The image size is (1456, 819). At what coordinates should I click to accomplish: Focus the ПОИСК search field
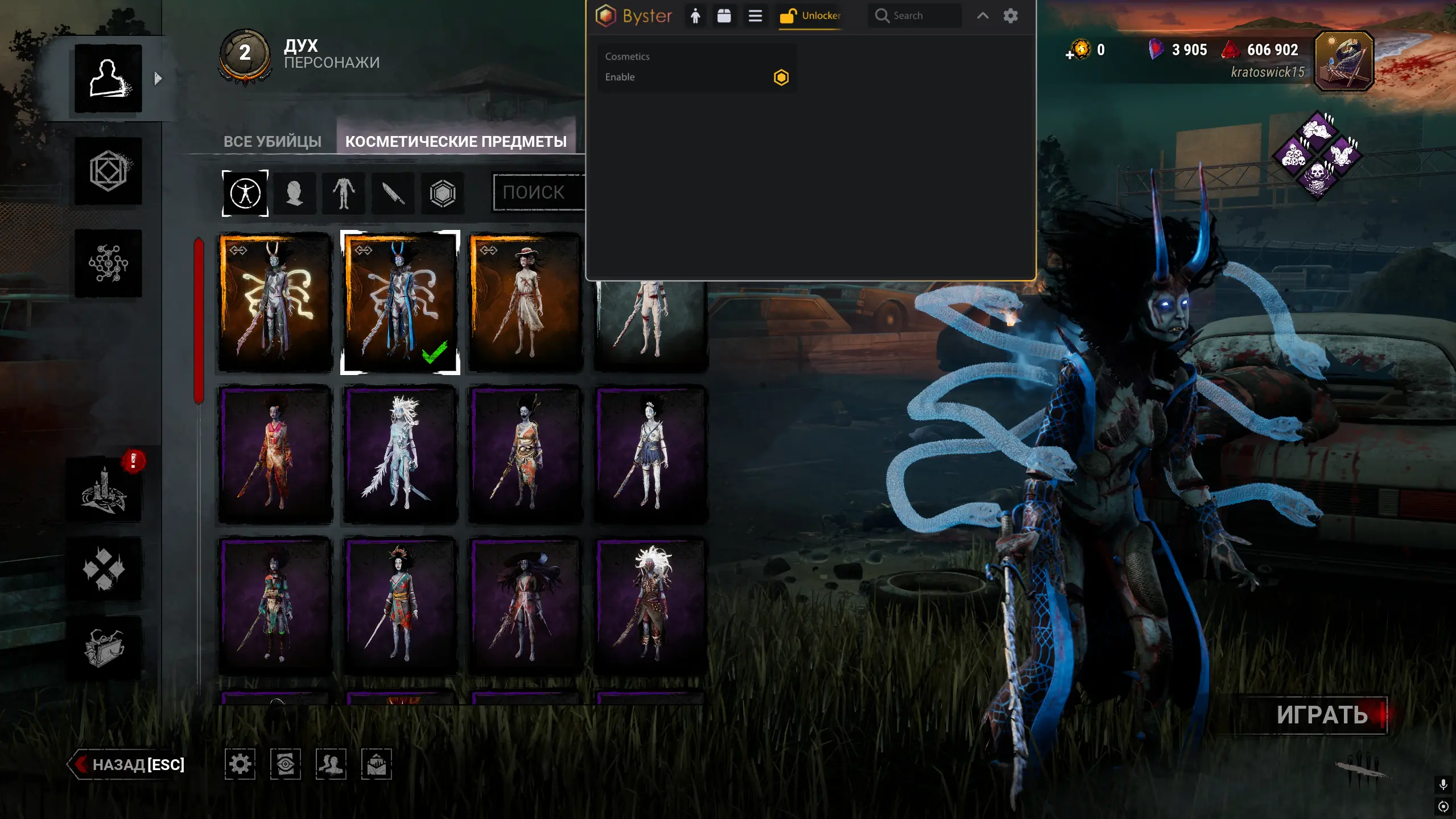tap(538, 192)
